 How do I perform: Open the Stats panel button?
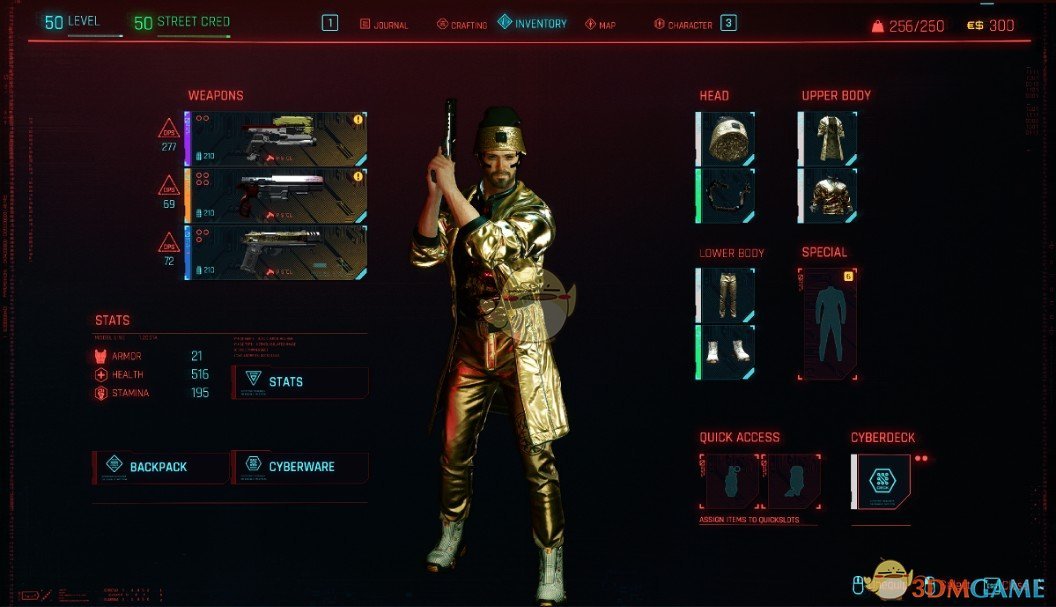(x=300, y=382)
